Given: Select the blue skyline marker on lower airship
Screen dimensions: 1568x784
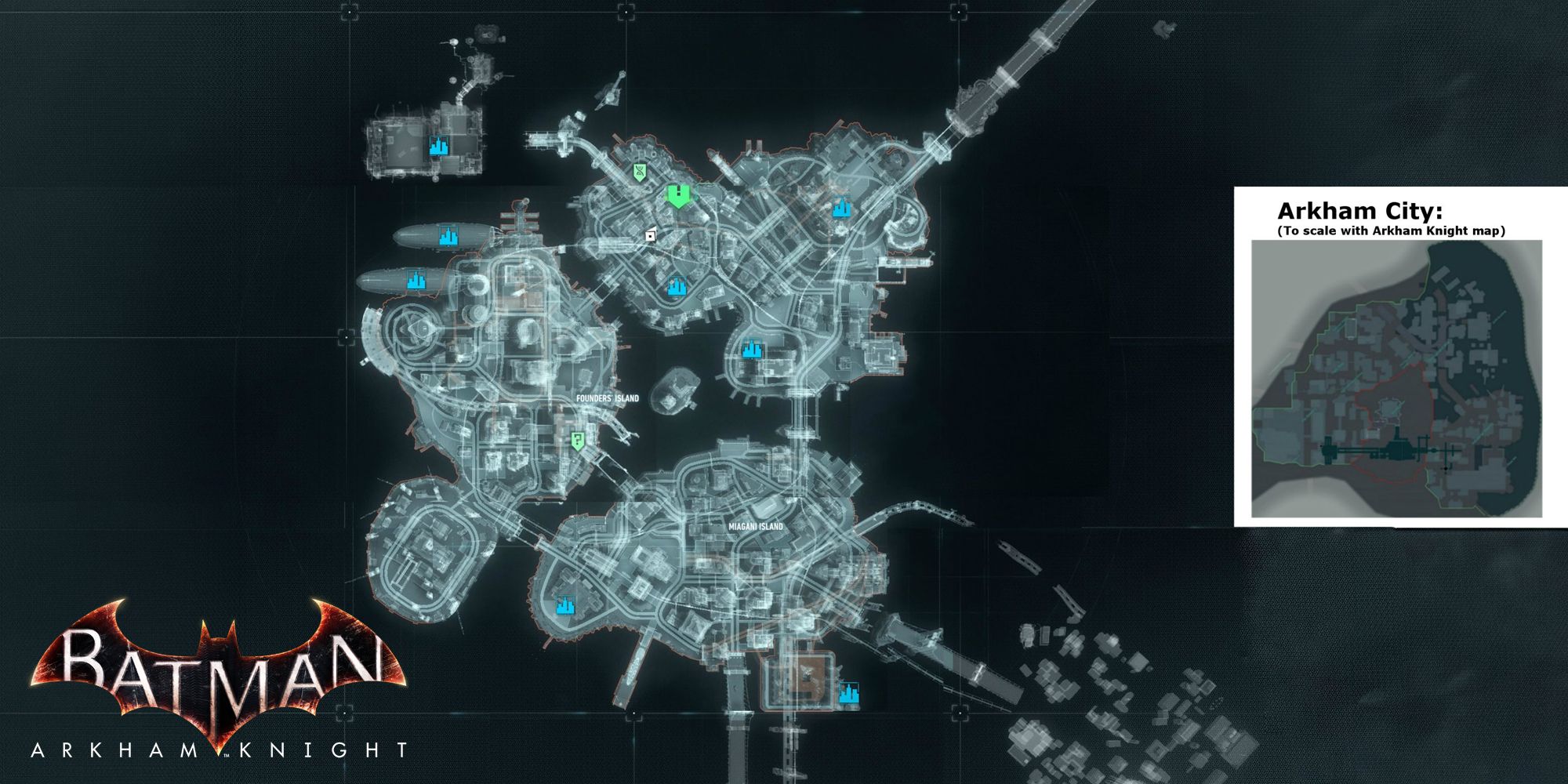Looking at the screenshot, I should click(415, 280).
